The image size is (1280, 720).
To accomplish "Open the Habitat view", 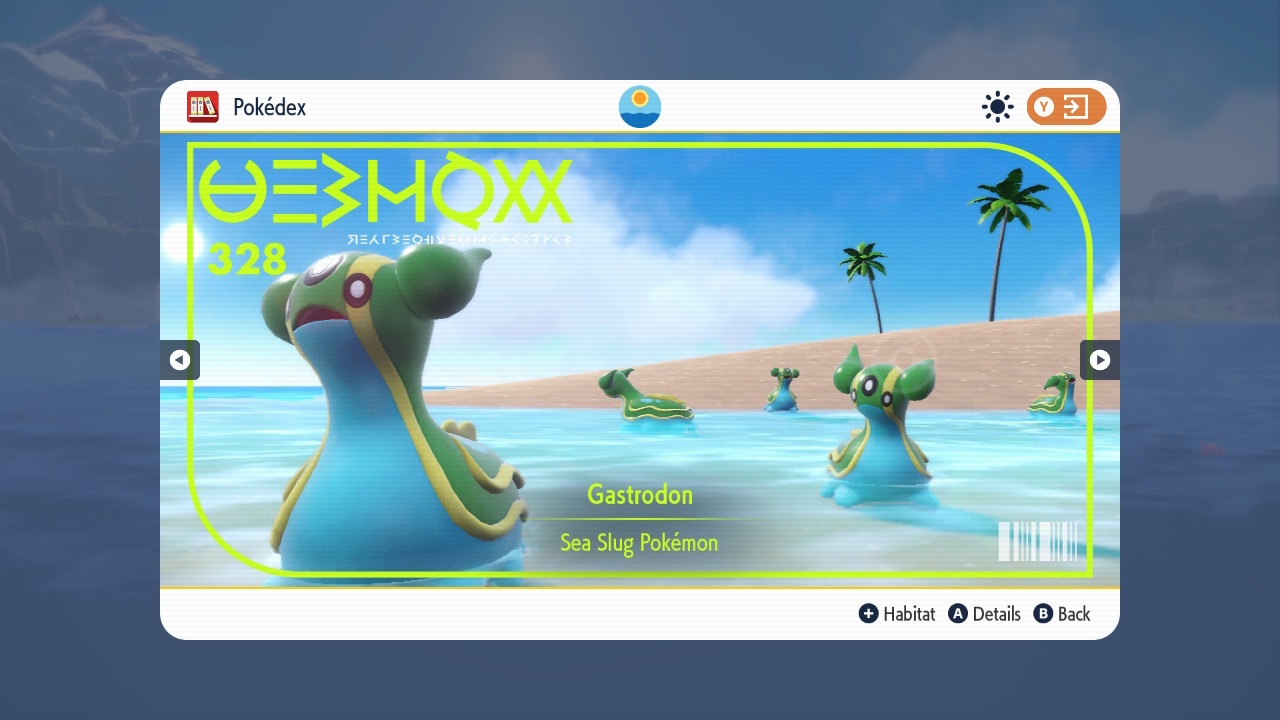I will tap(897, 614).
